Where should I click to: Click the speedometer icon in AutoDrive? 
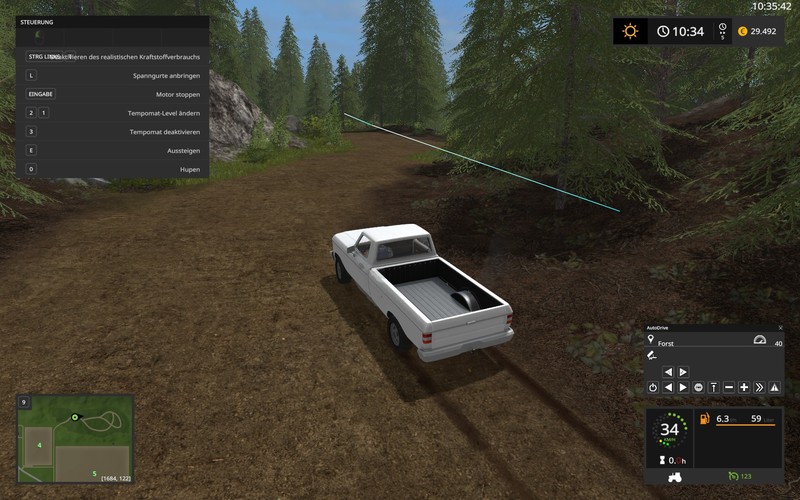click(x=759, y=340)
